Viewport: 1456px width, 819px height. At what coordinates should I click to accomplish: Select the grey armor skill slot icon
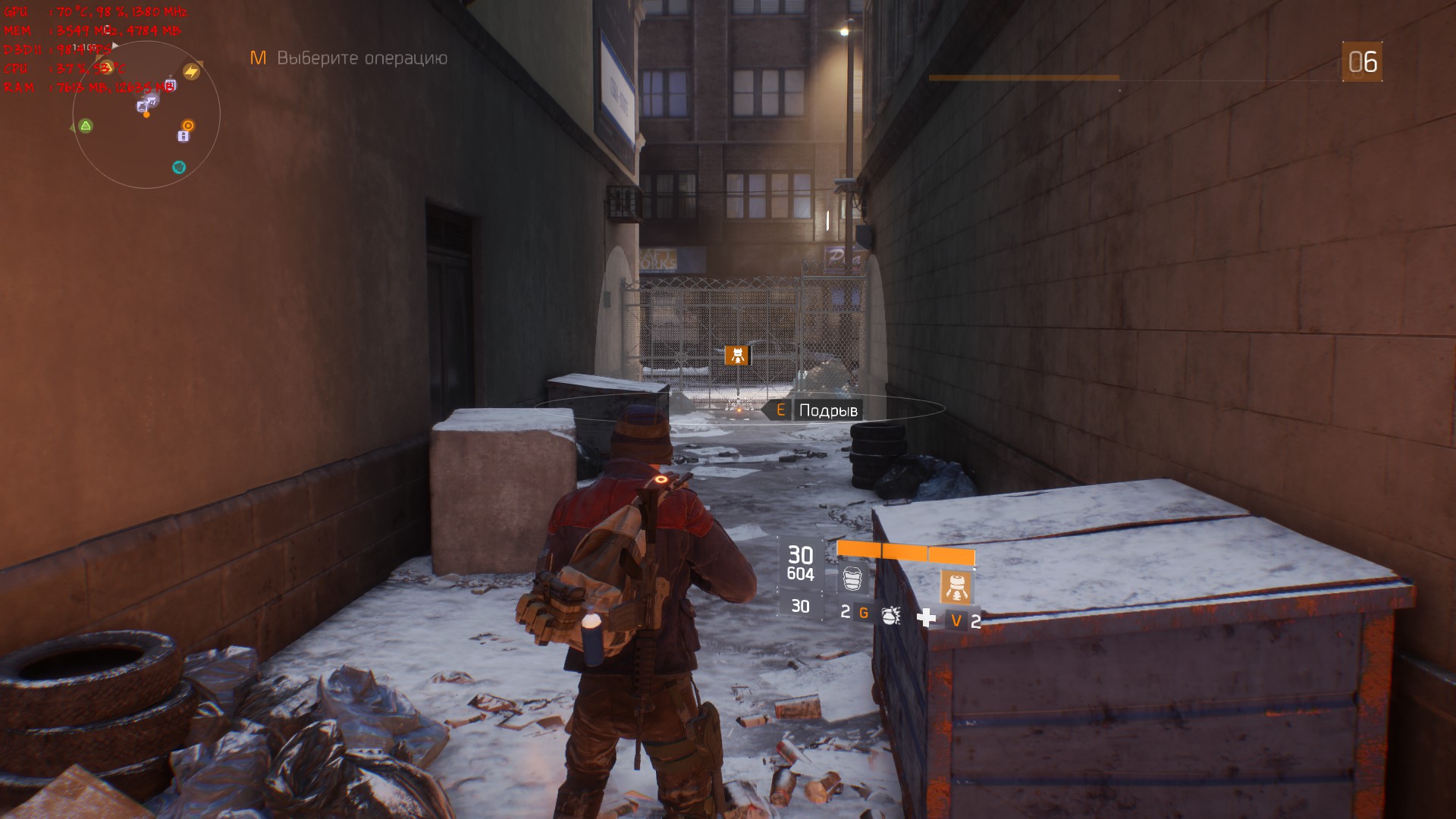click(852, 579)
